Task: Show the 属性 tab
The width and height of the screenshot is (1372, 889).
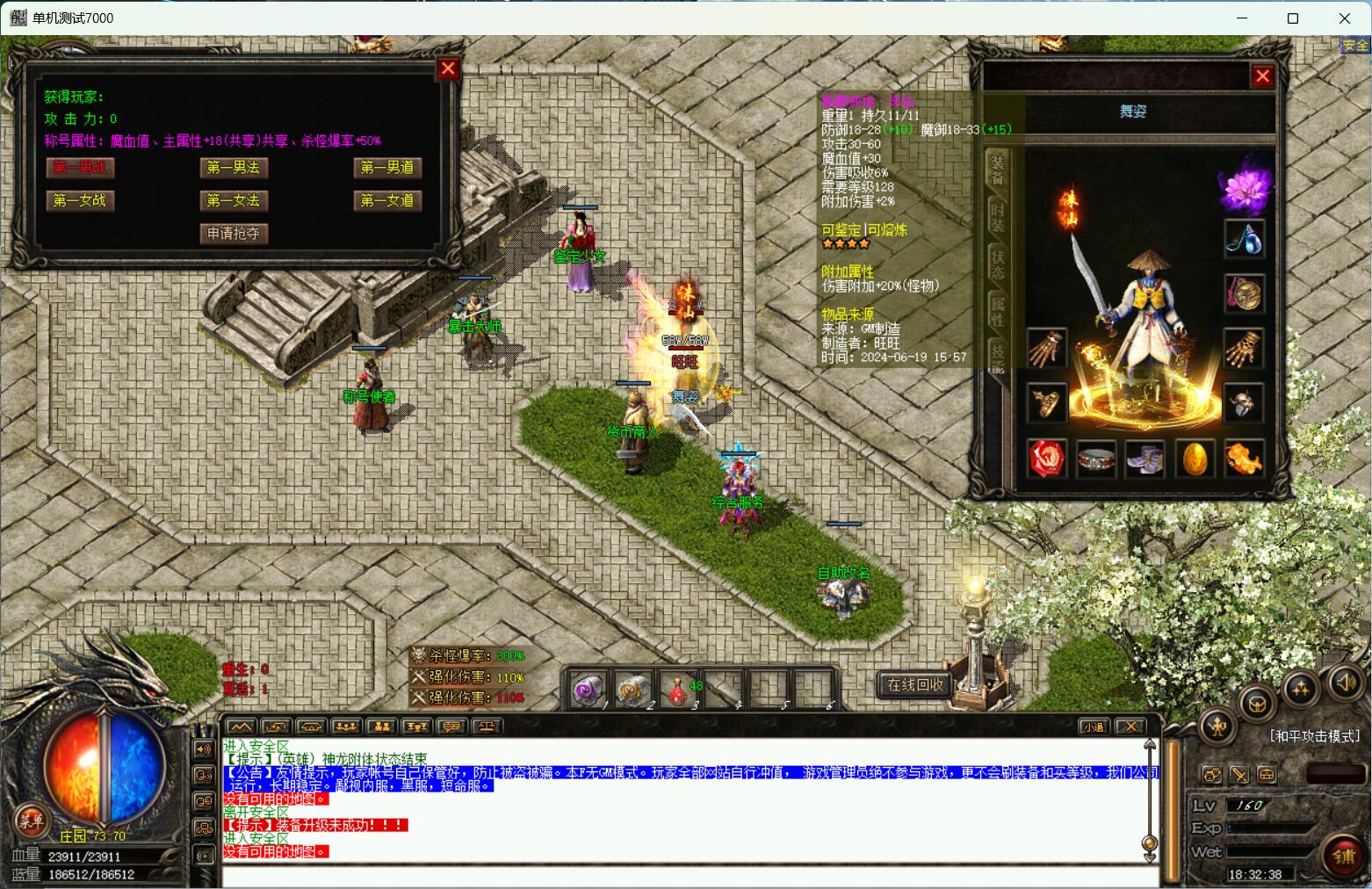Action: pos(997,310)
